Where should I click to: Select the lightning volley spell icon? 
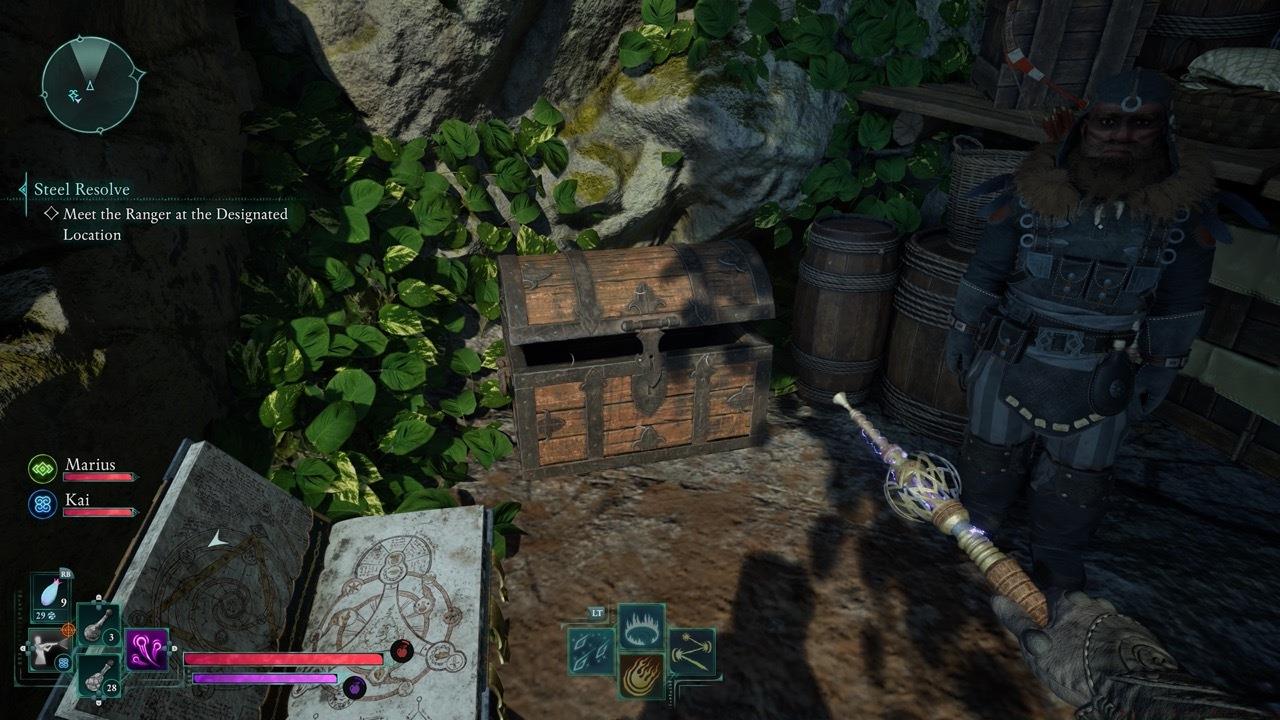click(x=693, y=650)
